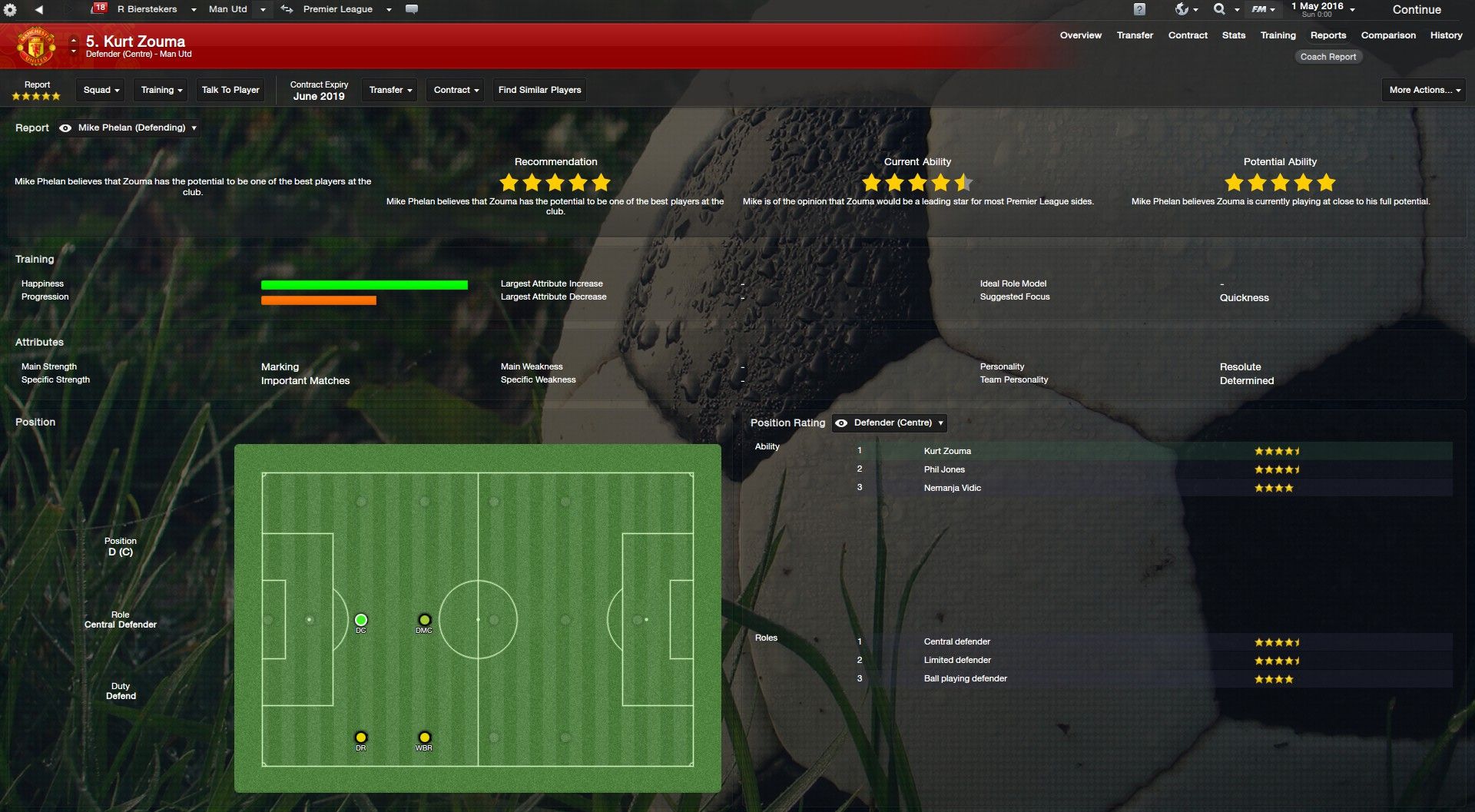Open the search magnifier icon

[1219, 9]
